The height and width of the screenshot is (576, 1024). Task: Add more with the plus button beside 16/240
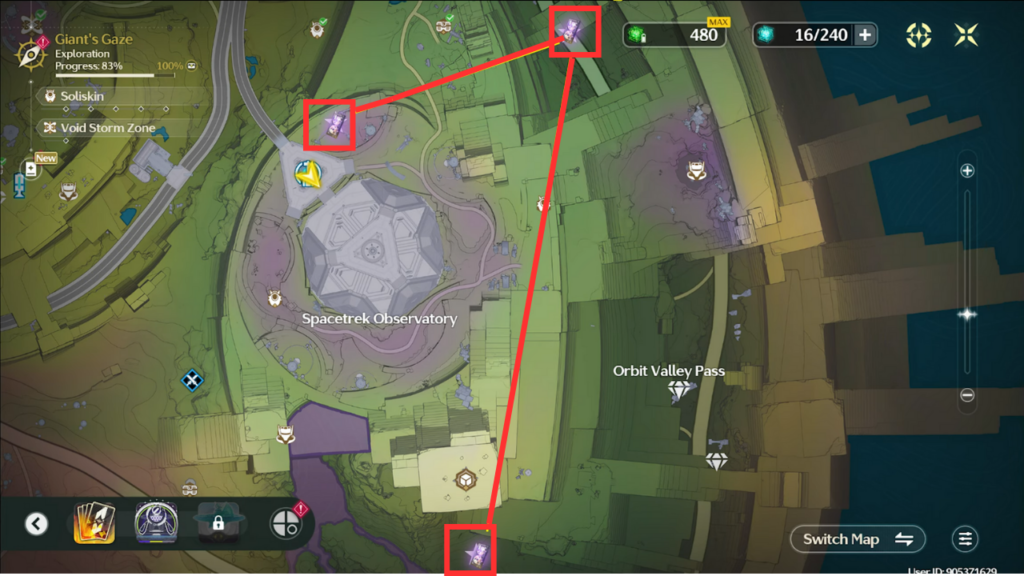865,35
